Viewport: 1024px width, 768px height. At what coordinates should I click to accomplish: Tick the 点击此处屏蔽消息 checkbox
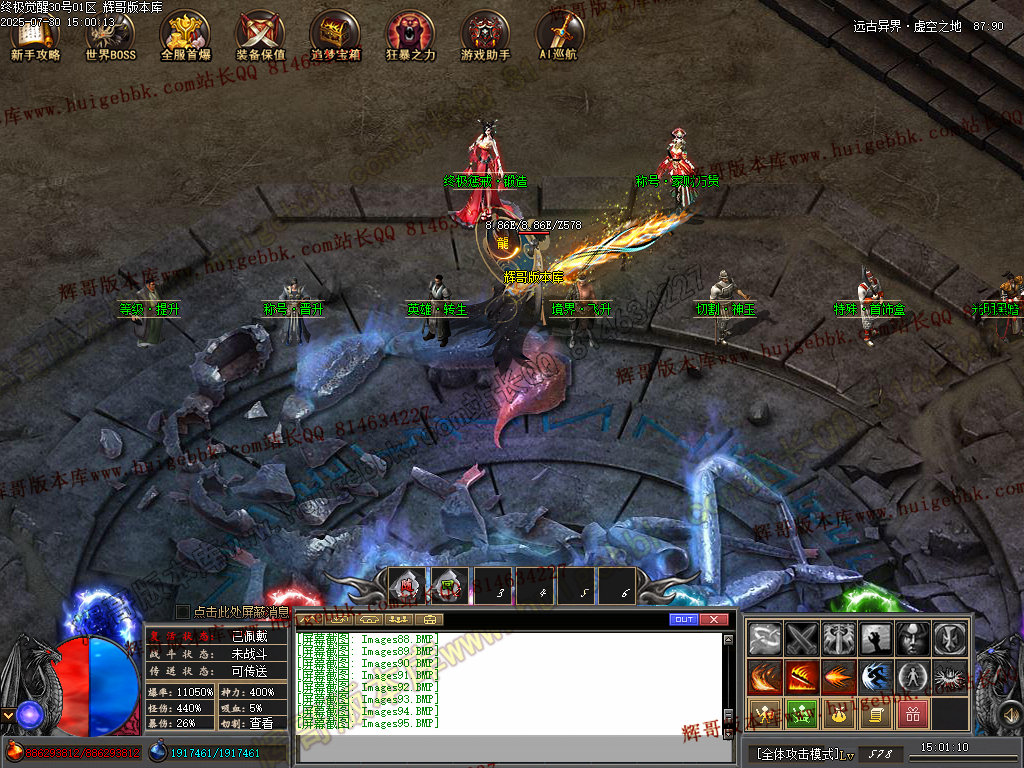point(182,611)
